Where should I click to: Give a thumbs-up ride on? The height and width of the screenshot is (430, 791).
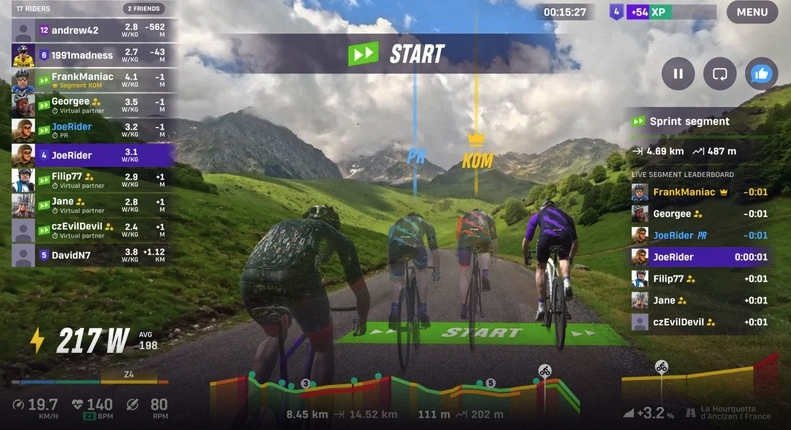[x=761, y=73]
